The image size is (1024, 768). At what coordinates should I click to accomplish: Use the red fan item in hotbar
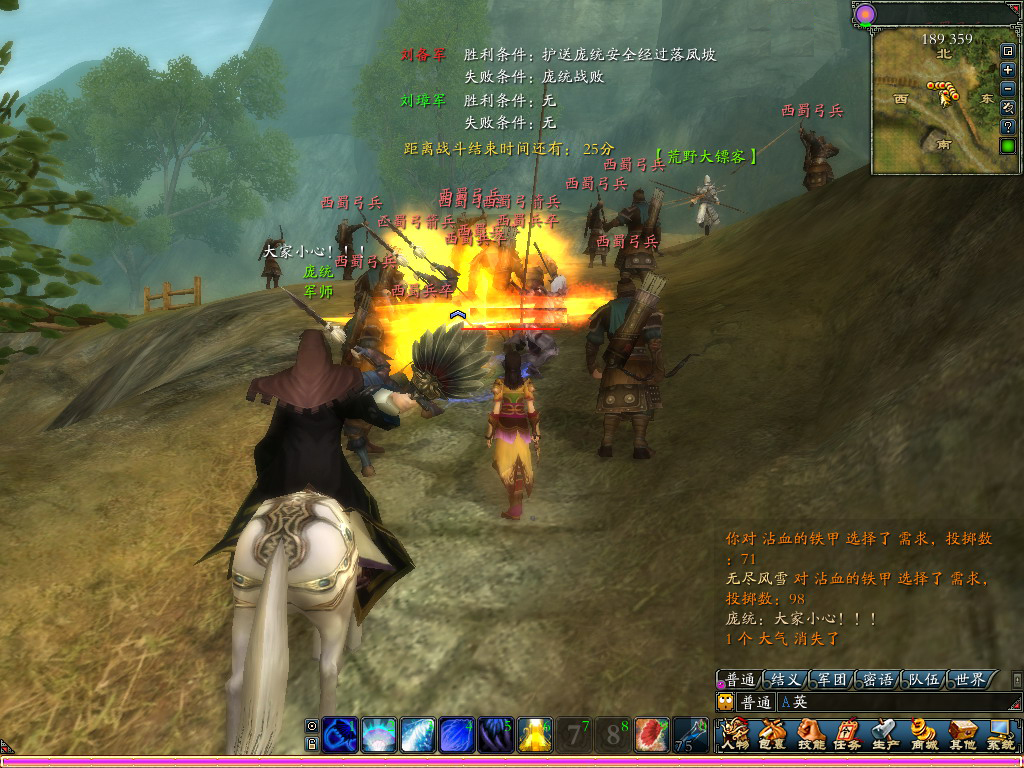[651, 735]
